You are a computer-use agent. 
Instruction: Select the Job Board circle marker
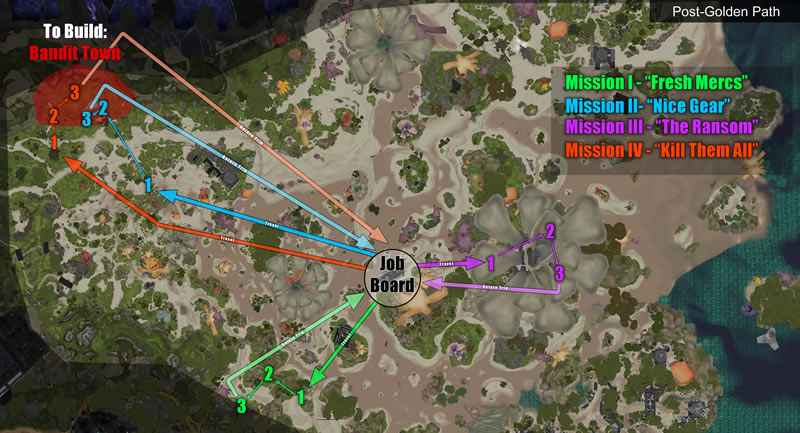pyautogui.click(x=389, y=269)
